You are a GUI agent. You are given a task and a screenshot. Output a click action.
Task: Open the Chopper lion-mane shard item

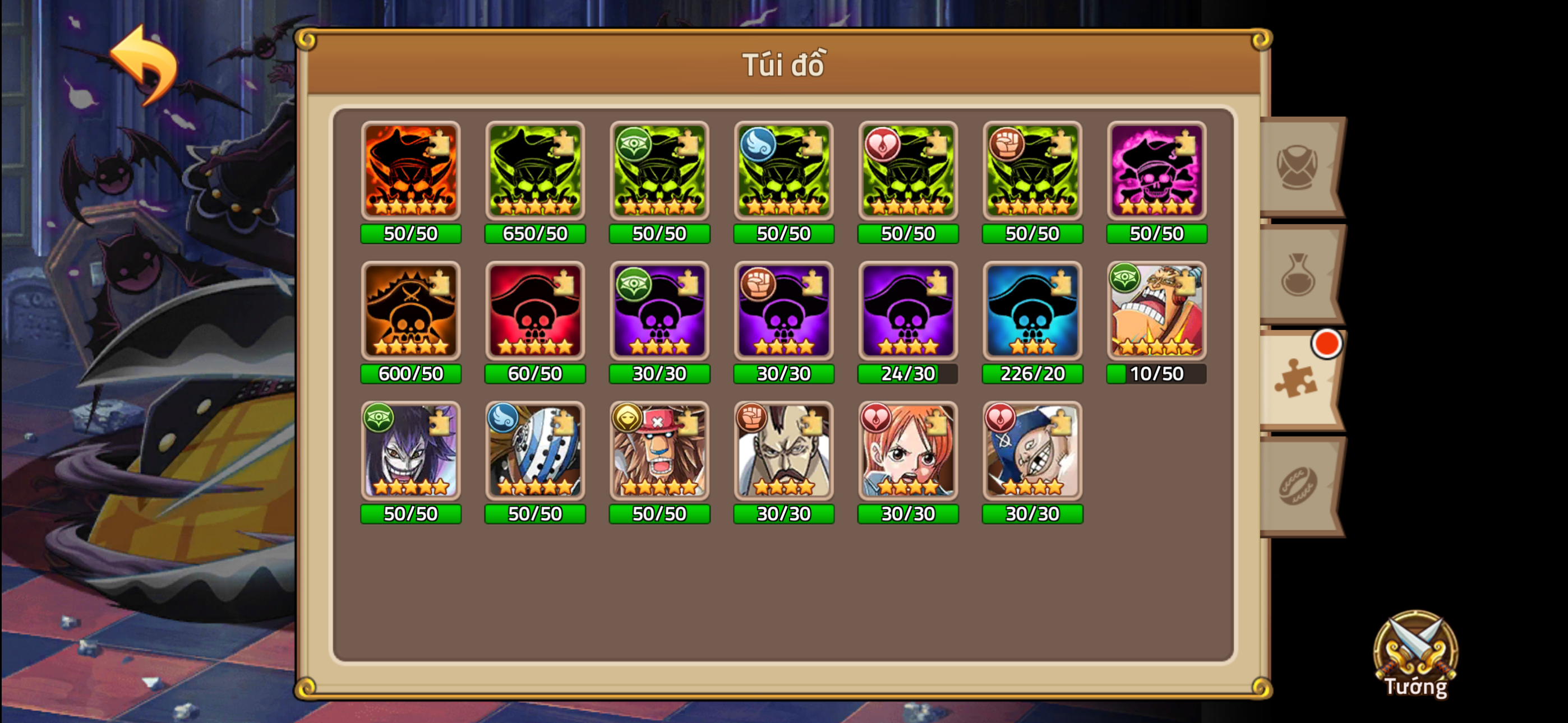(659, 451)
